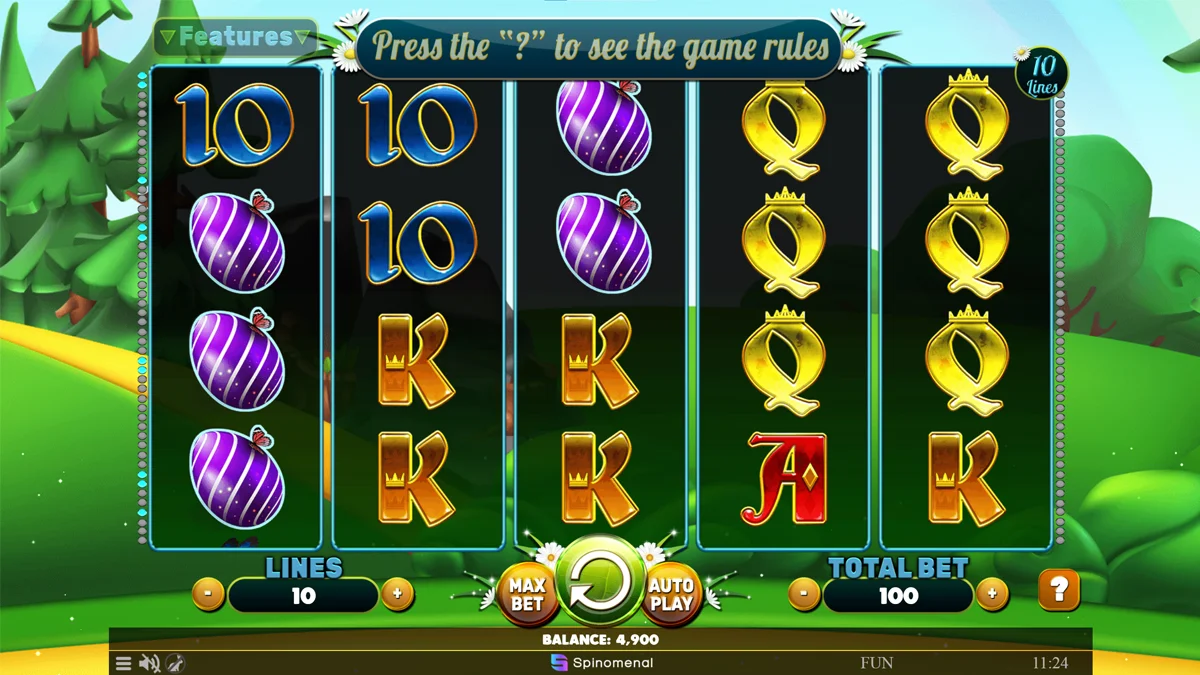The height and width of the screenshot is (675, 1200).
Task: Open the hamburger menu
Action: (123, 663)
